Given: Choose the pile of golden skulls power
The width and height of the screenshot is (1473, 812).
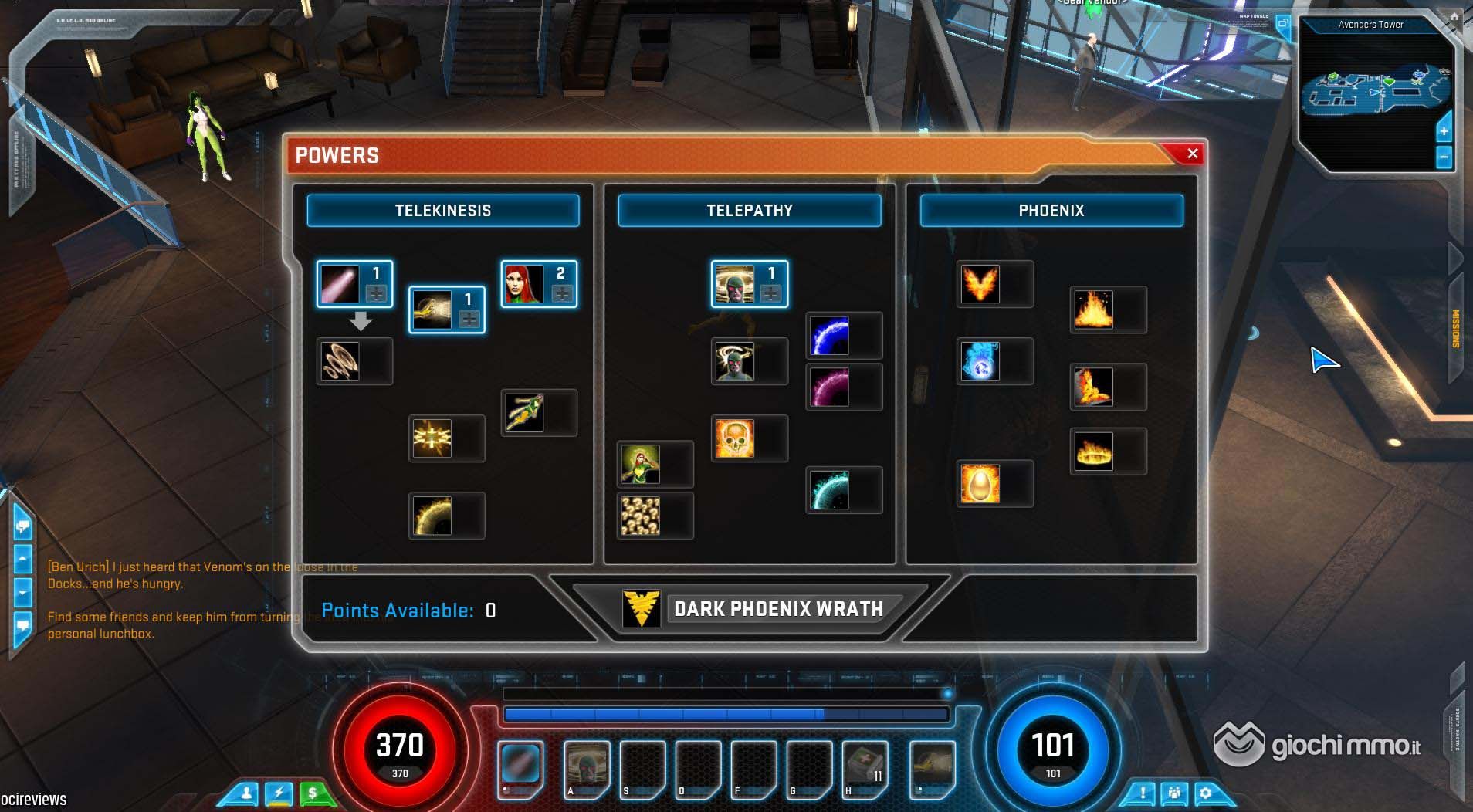Looking at the screenshot, I should click(x=640, y=516).
